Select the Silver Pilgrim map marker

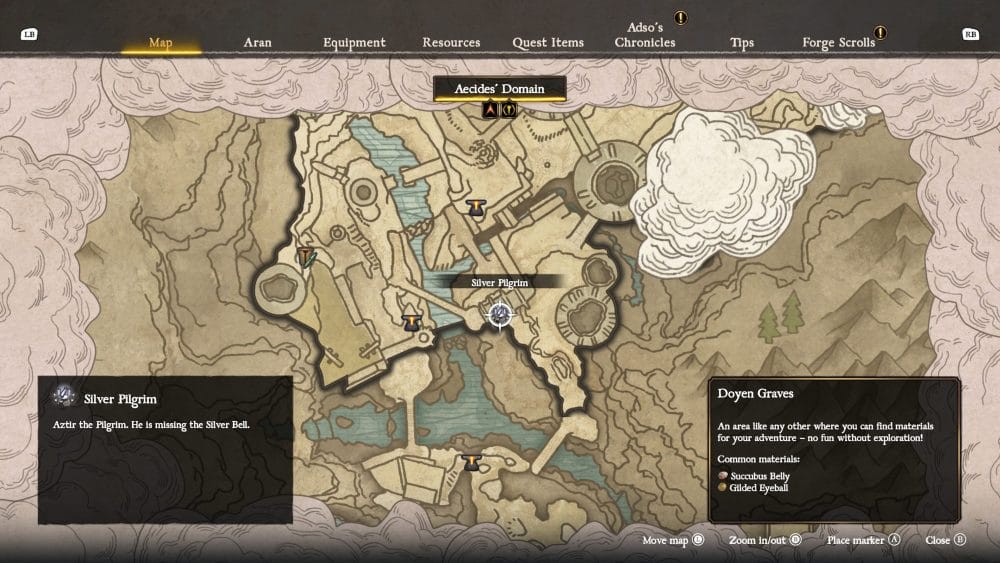[500, 314]
